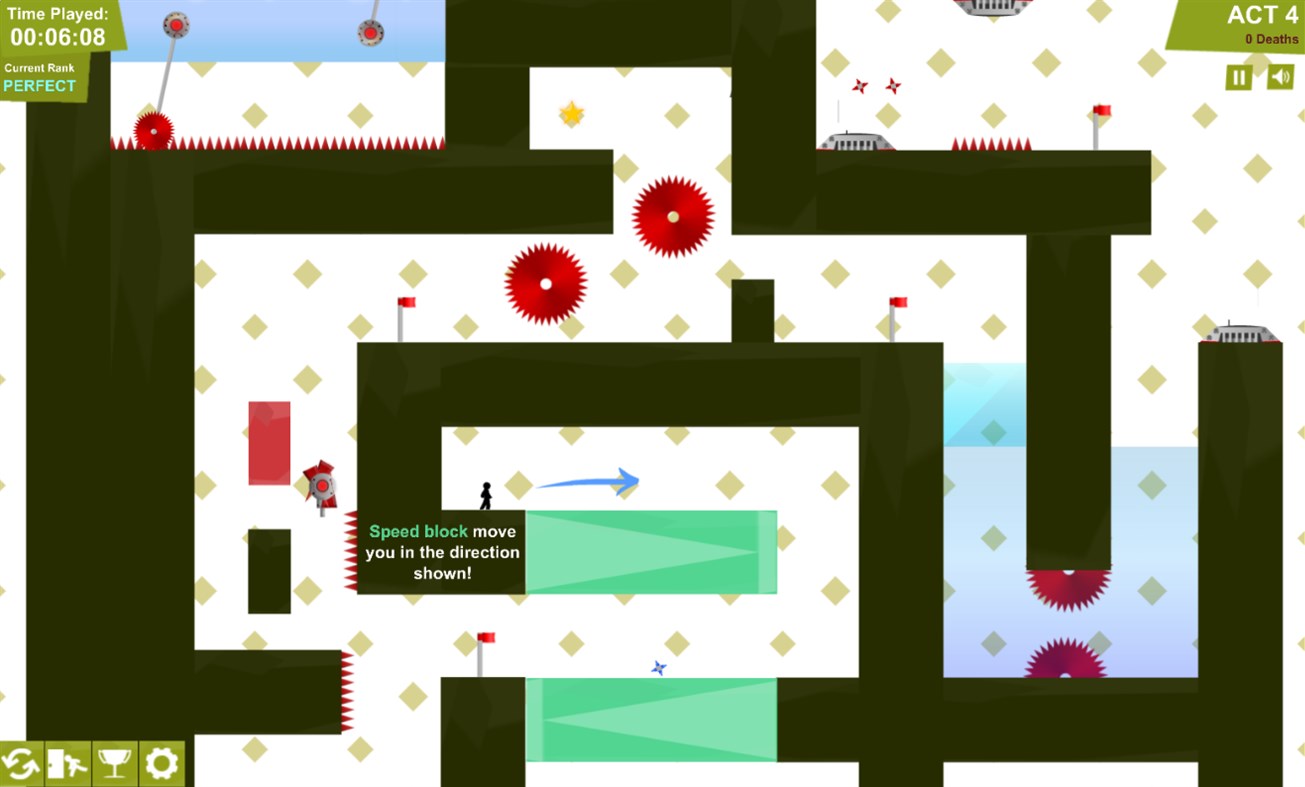Open the settings gear menu
The height and width of the screenshot is (787, 1305).
tap(161, 763)
